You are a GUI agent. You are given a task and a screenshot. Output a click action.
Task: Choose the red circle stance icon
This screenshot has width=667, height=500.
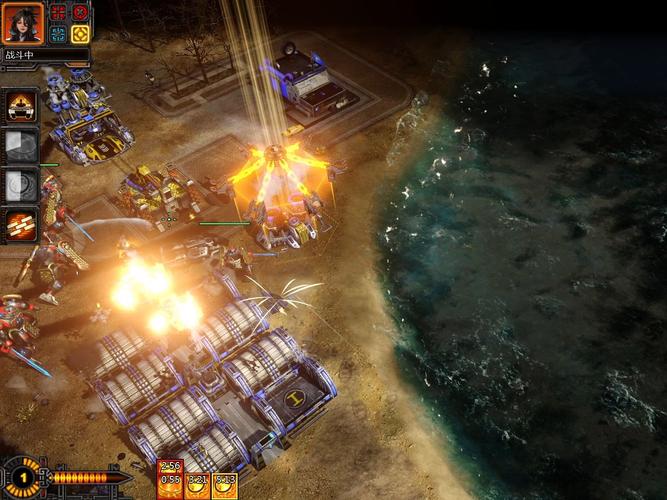[80, 13]
